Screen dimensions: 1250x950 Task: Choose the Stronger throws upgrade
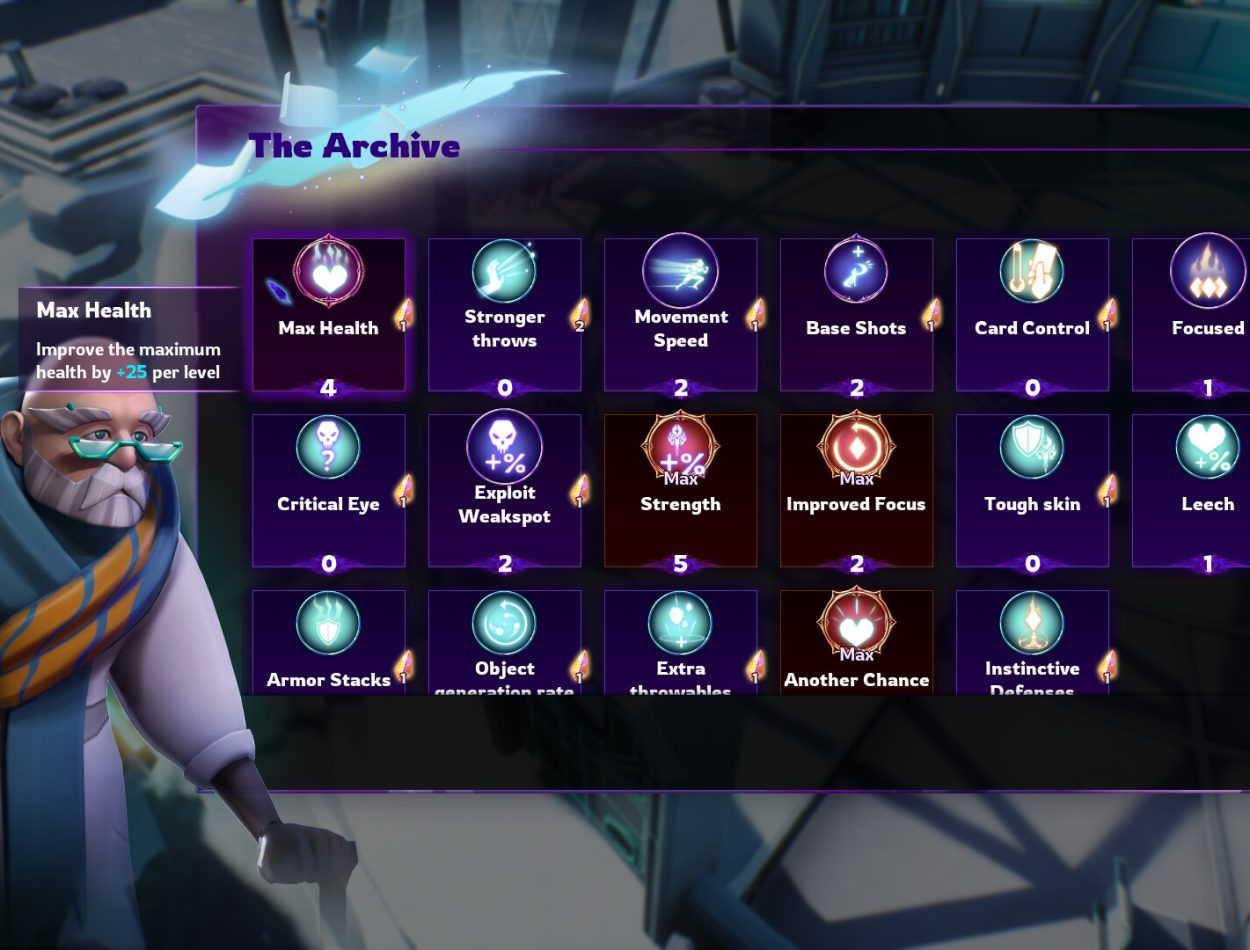tap(504, 314)
